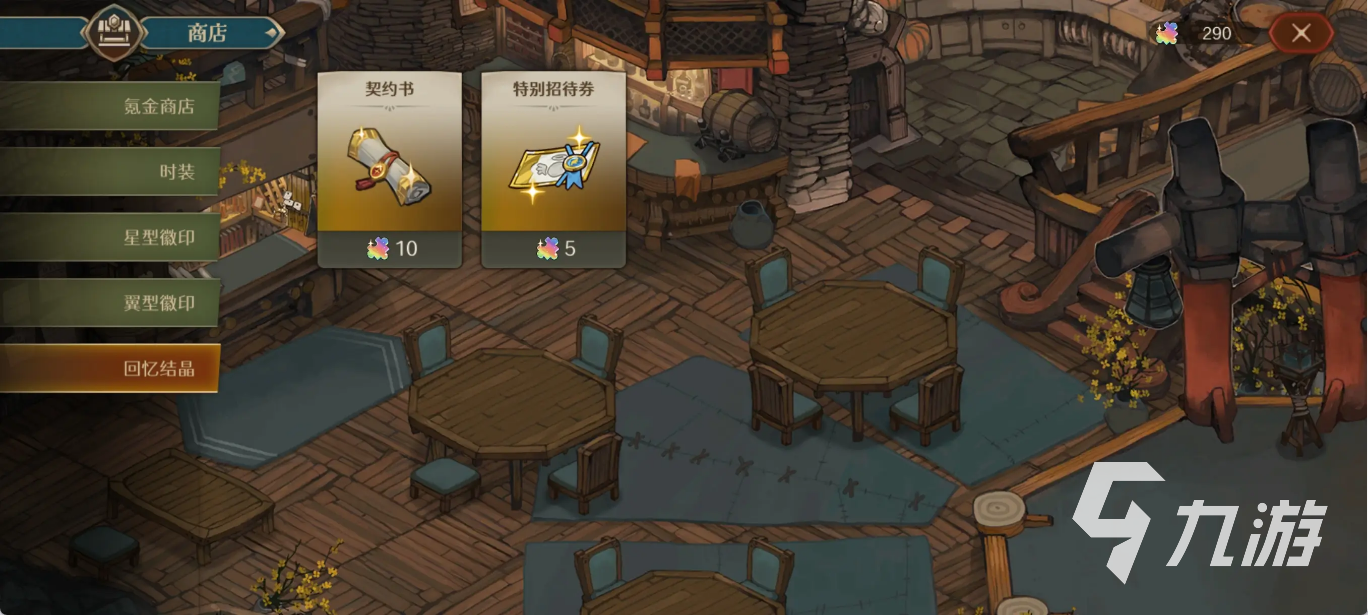
Task: Select the 回忆结晶 tab
Action: tap(110, 368)
